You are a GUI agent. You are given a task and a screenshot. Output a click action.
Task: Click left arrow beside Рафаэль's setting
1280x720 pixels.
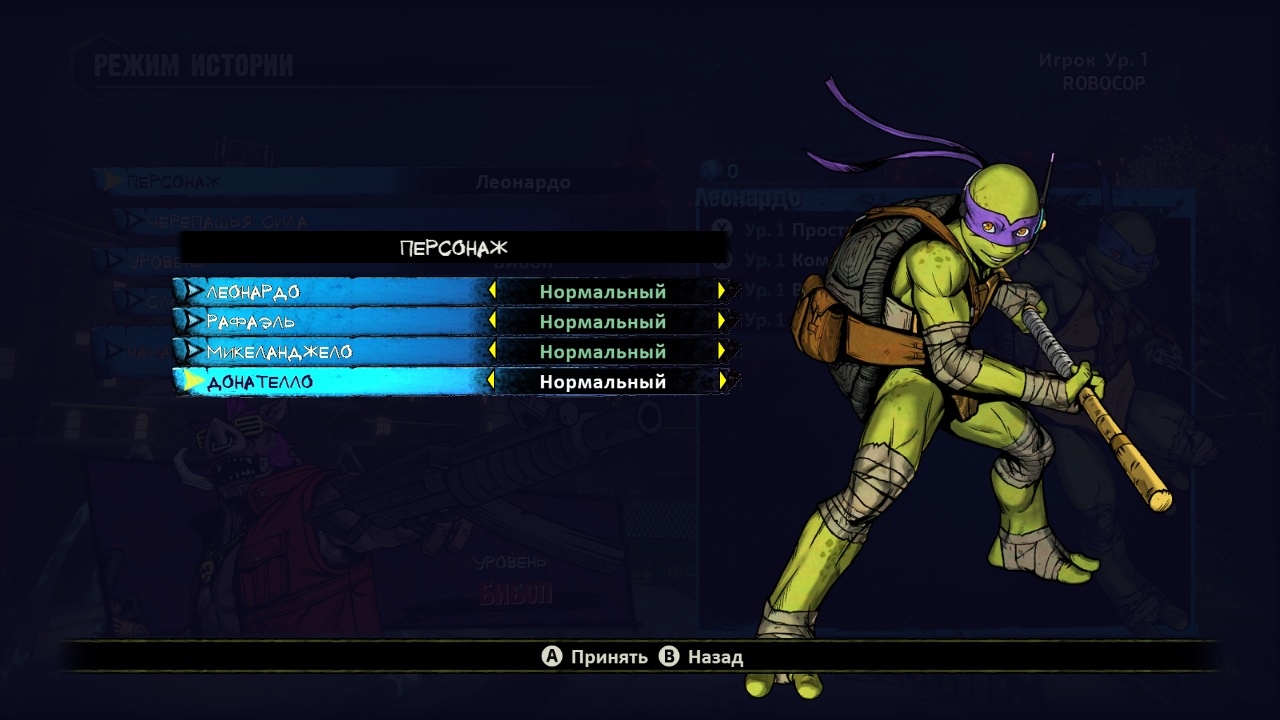492,321
